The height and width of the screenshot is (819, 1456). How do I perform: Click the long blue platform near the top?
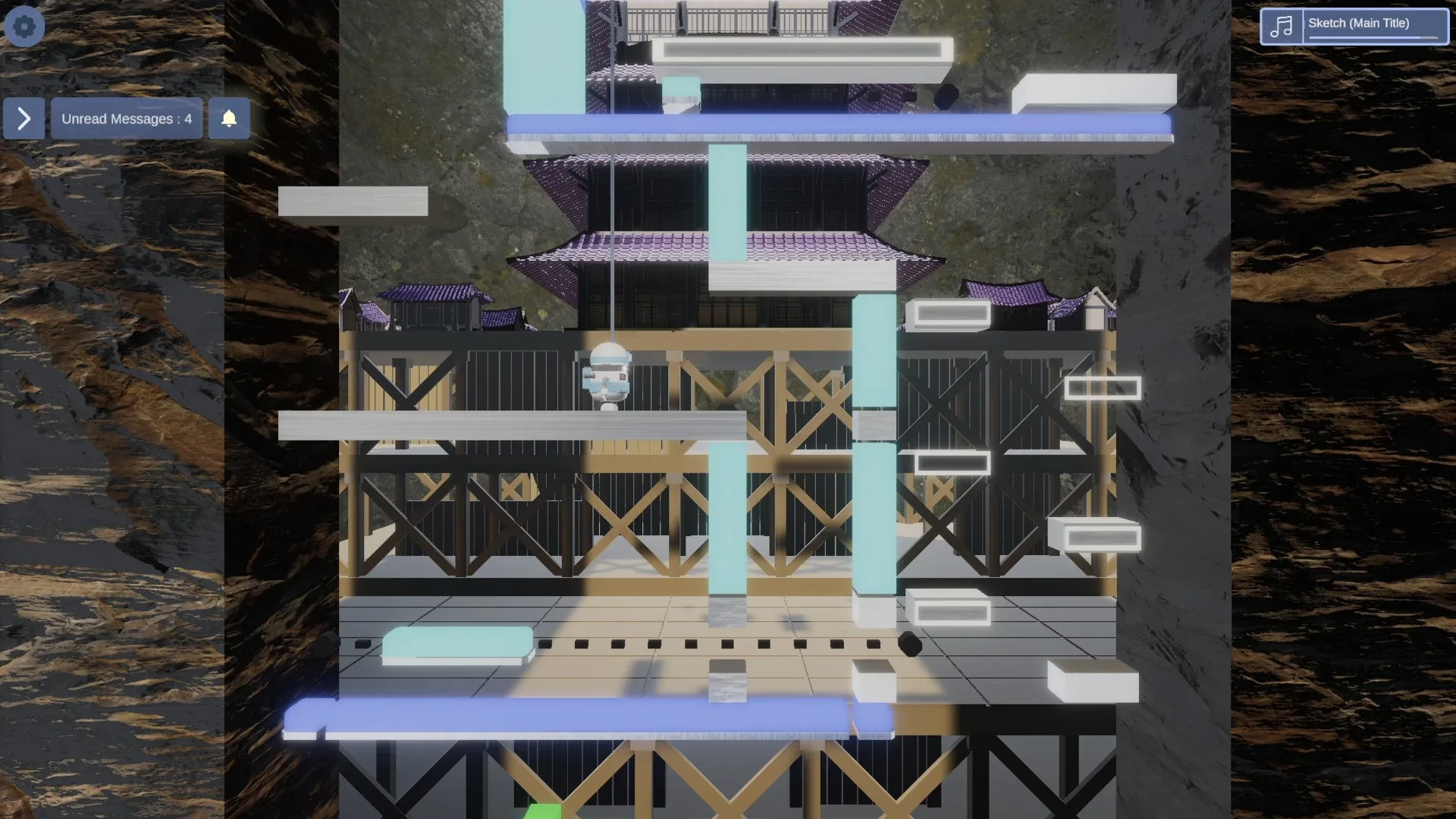tap(834, 125)
